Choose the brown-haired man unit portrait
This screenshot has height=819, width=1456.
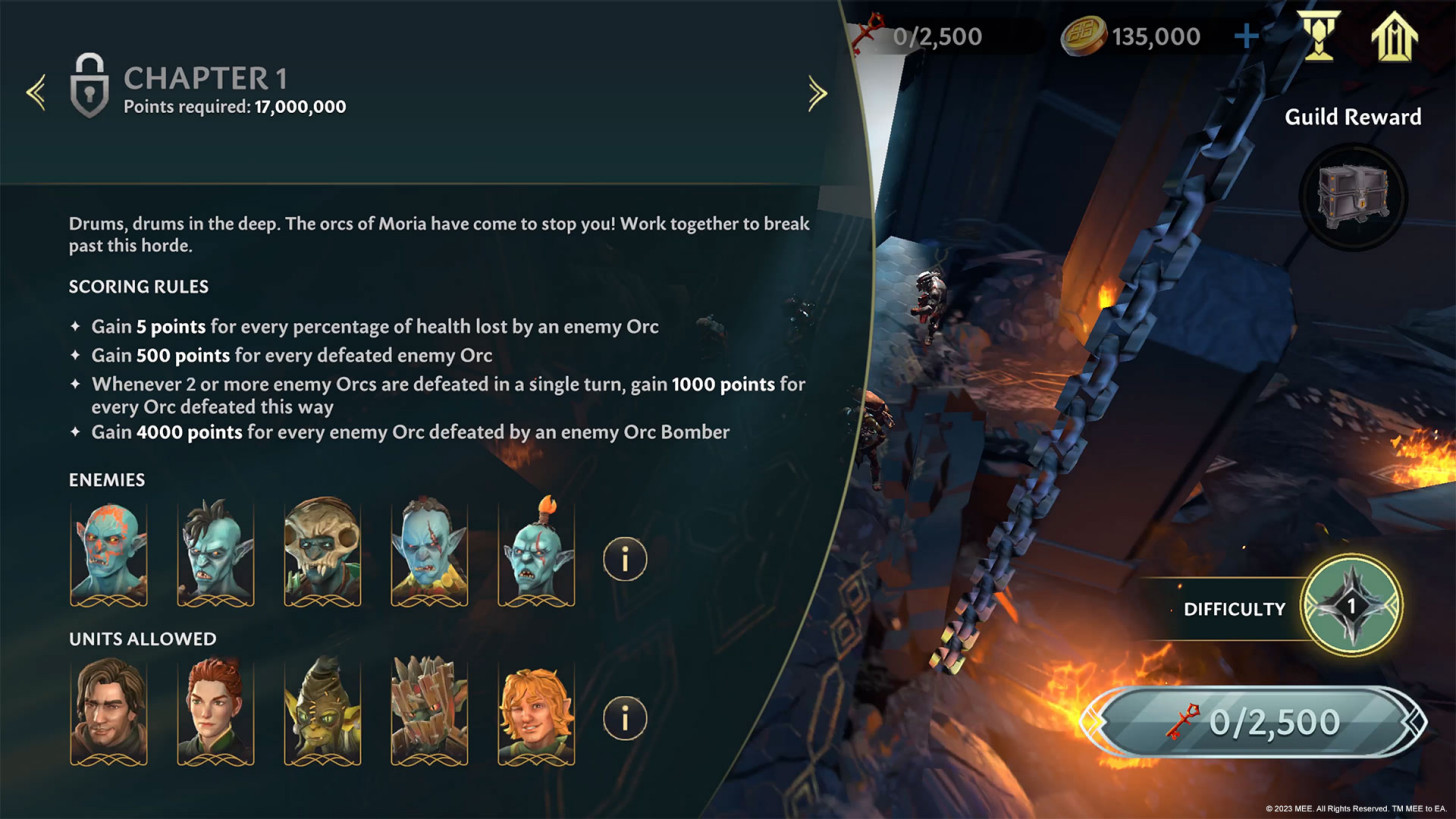pyautogui.click(x=109, y=711)
